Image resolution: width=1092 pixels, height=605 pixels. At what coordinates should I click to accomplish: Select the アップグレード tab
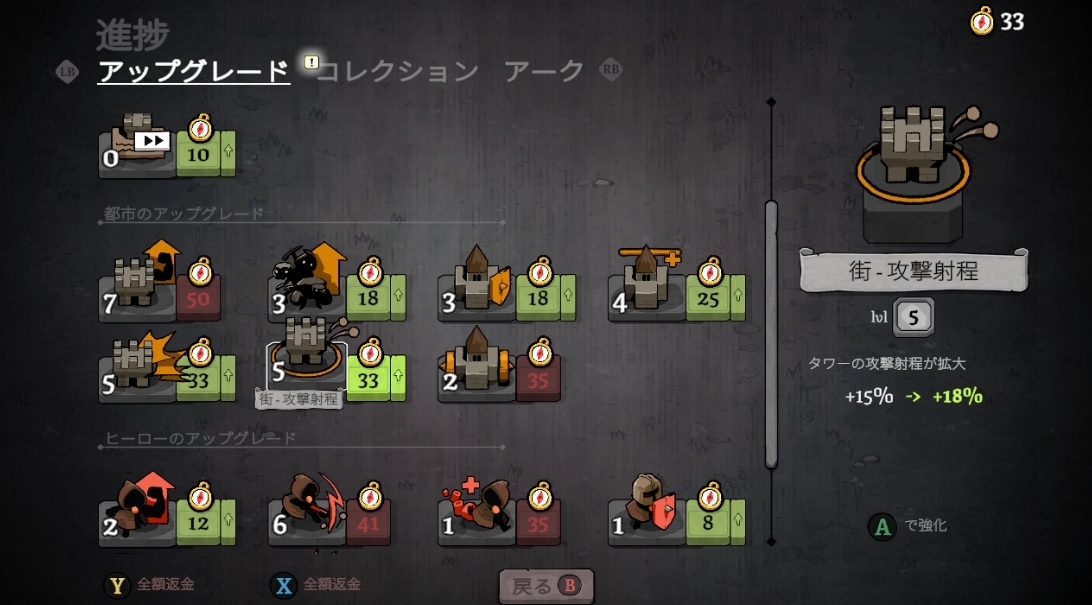point(193,71)
